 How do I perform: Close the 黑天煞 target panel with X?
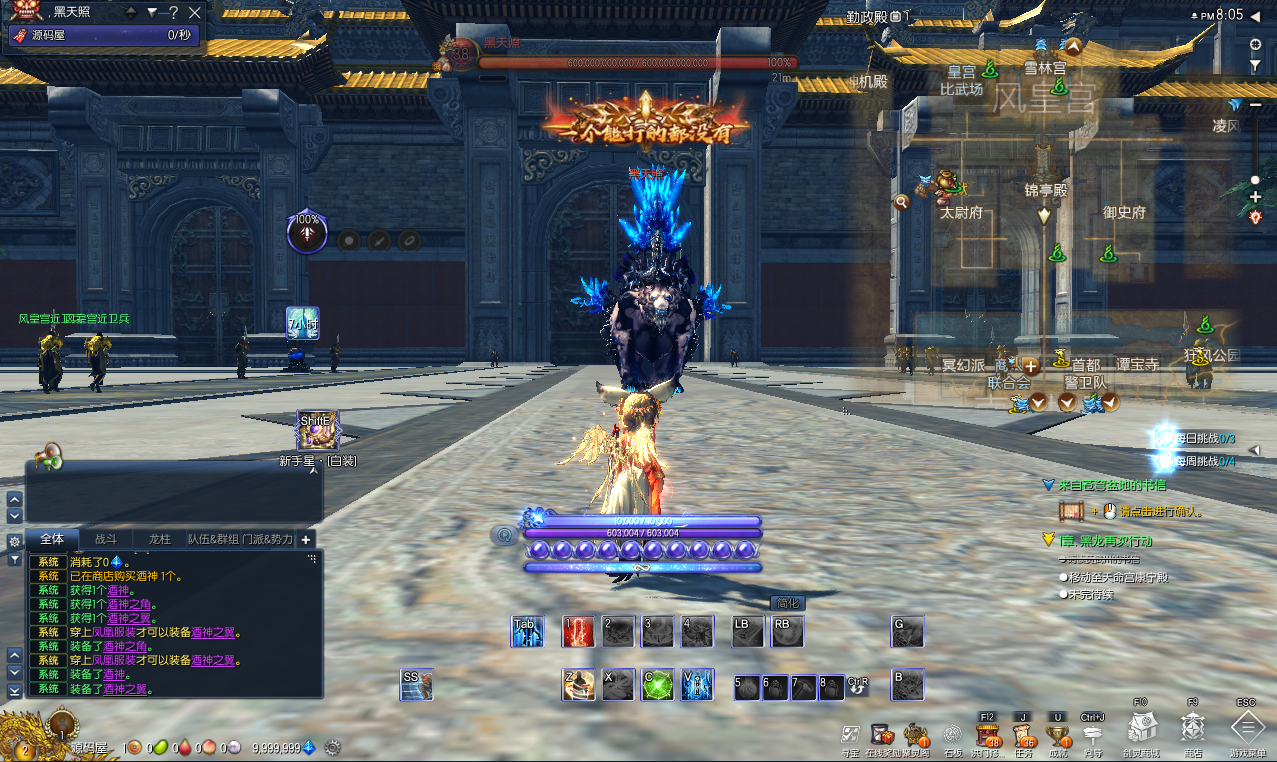(x=195, y=13)
